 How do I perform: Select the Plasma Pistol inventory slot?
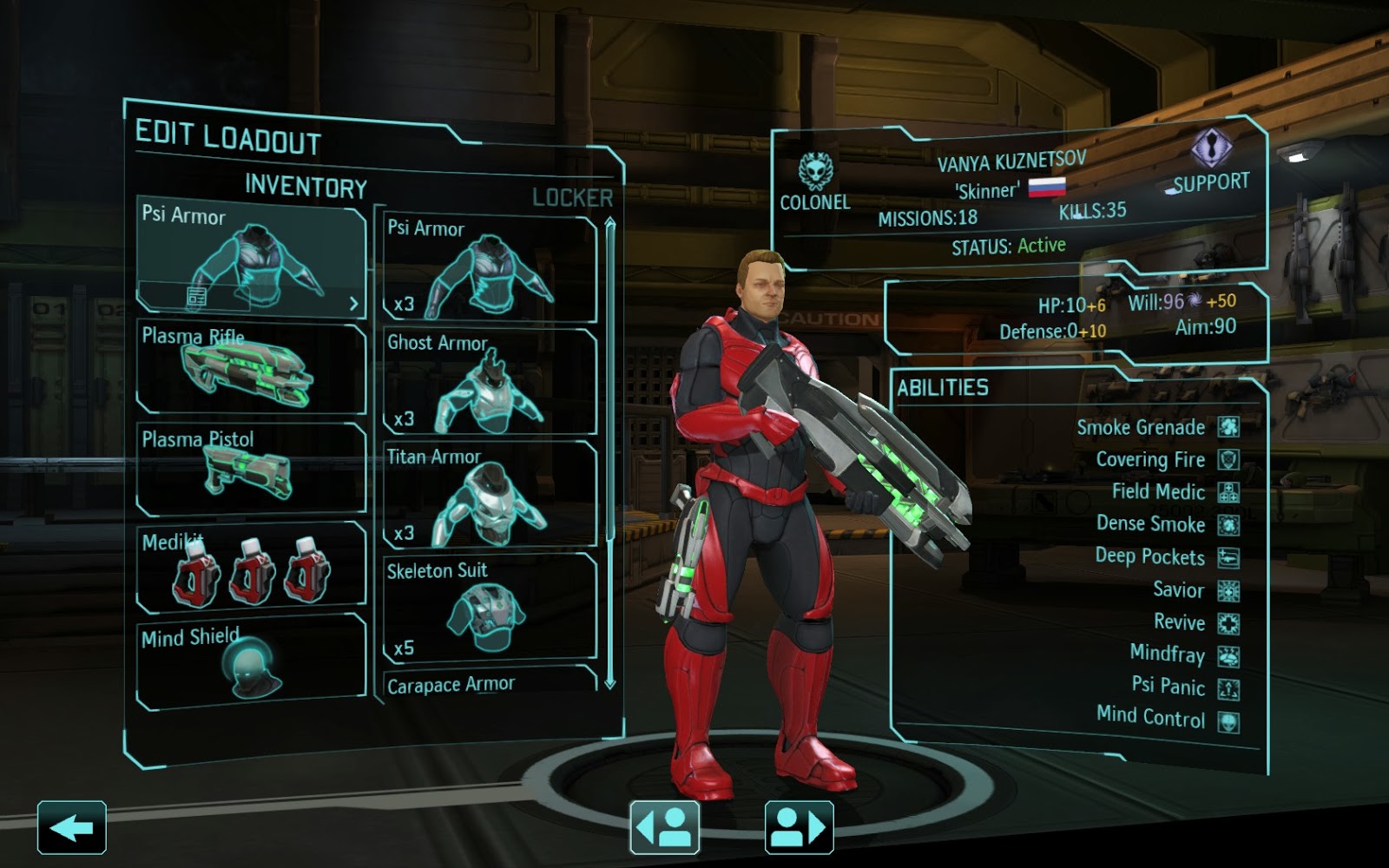(252, 469)
